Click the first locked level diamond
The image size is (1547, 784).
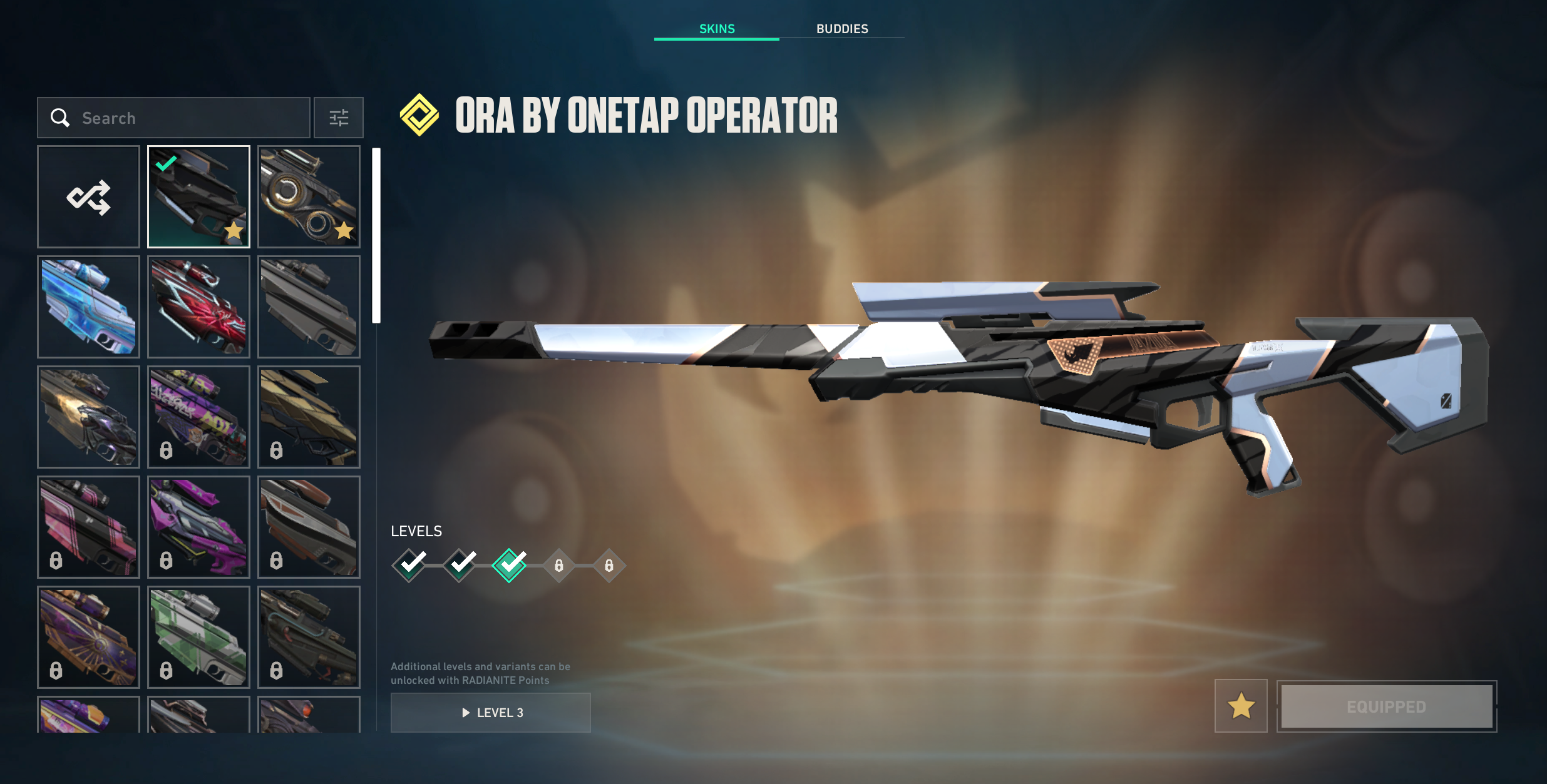pyautogui.click(x=559, y=566)
